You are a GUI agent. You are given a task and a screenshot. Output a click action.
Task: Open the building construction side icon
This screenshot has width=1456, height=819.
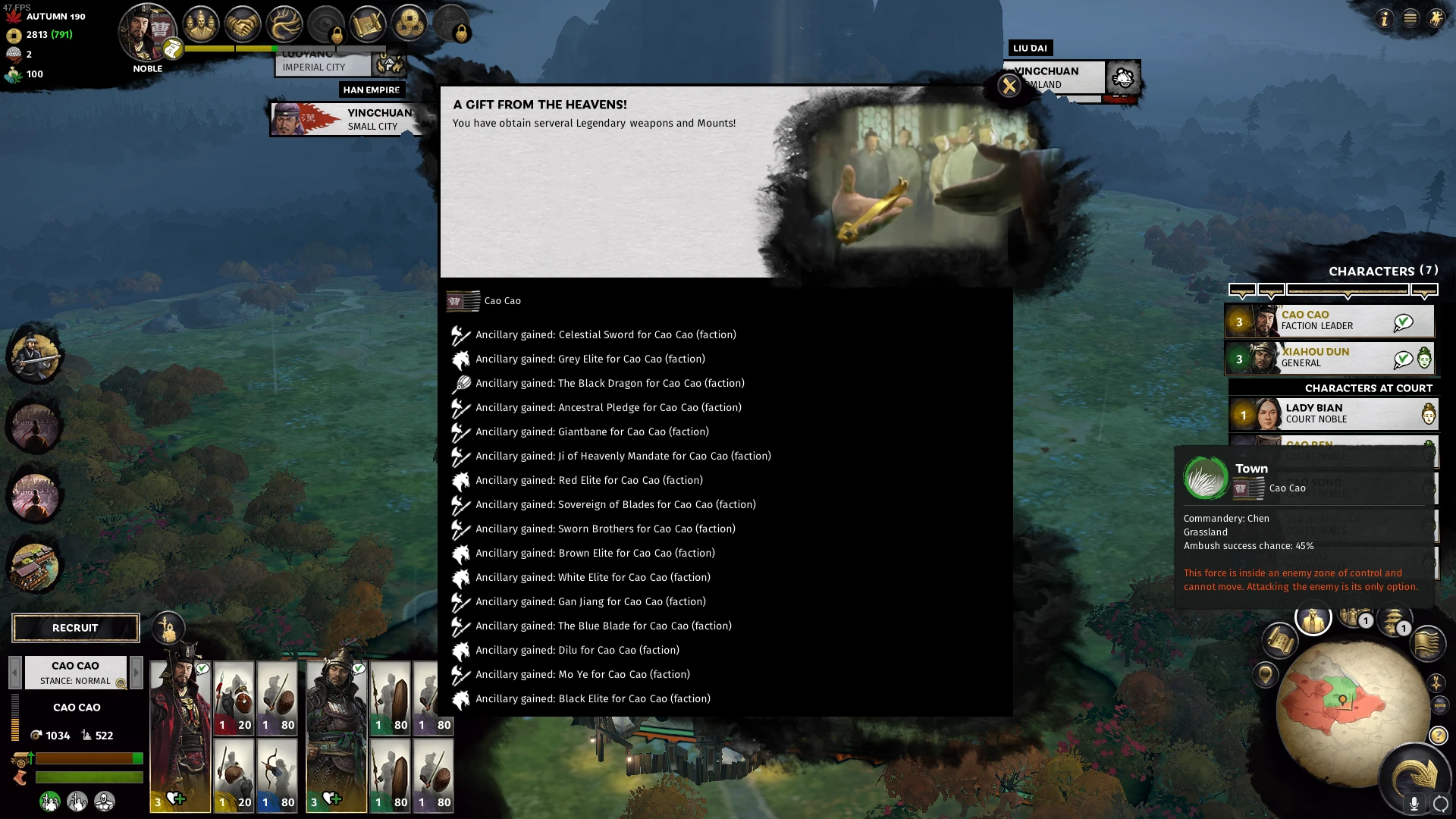(34, 566)
